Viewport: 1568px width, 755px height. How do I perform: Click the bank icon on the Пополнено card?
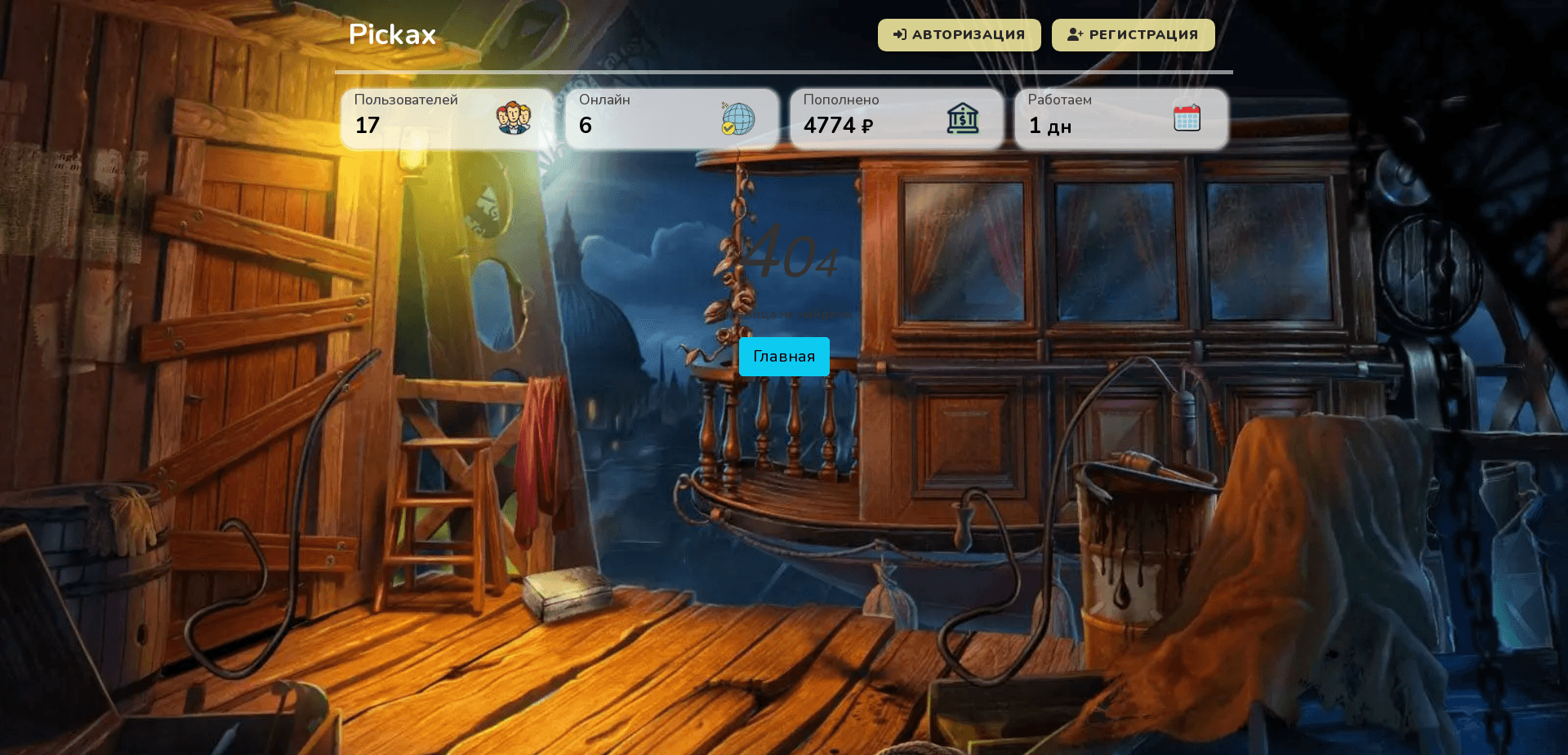pos(964,118)
